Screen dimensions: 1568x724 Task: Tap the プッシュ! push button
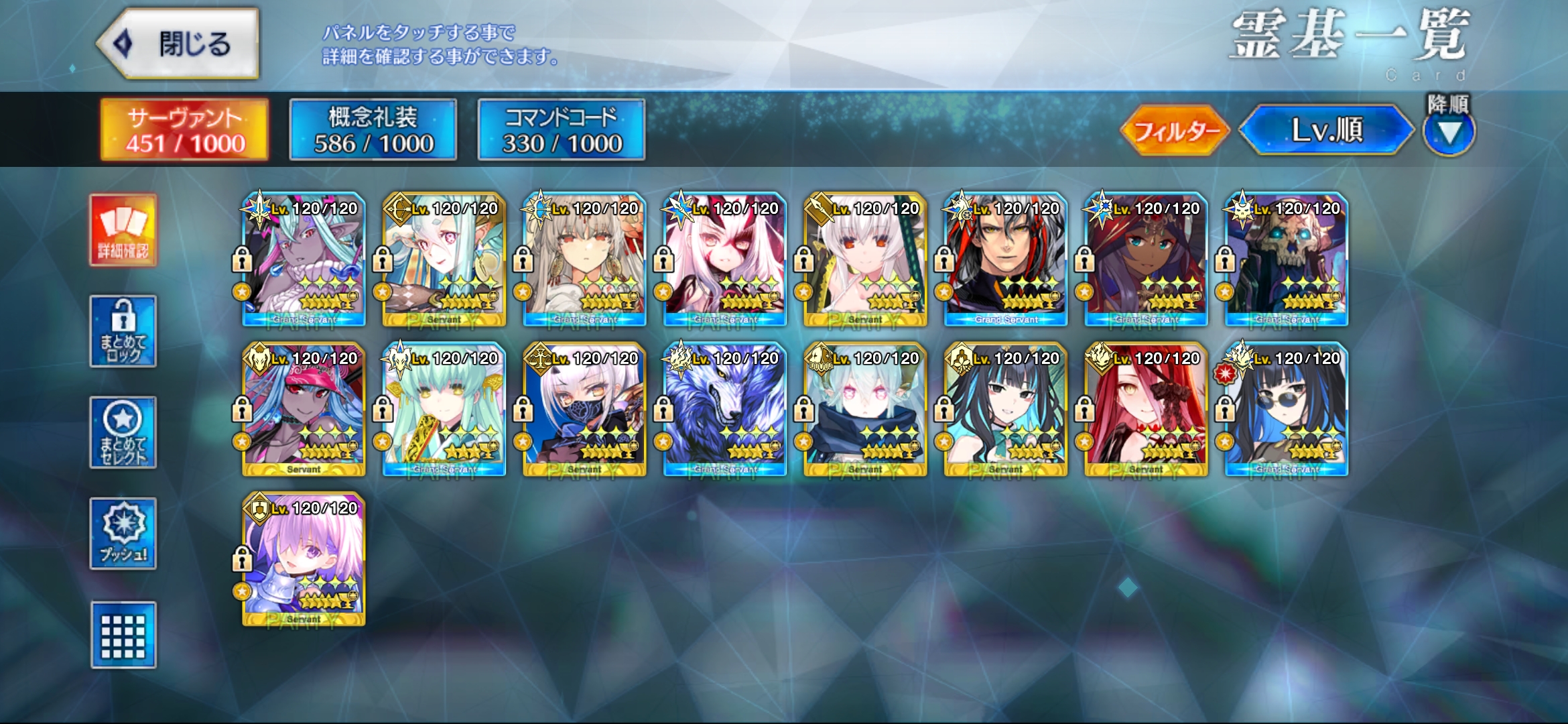(123, 534)
